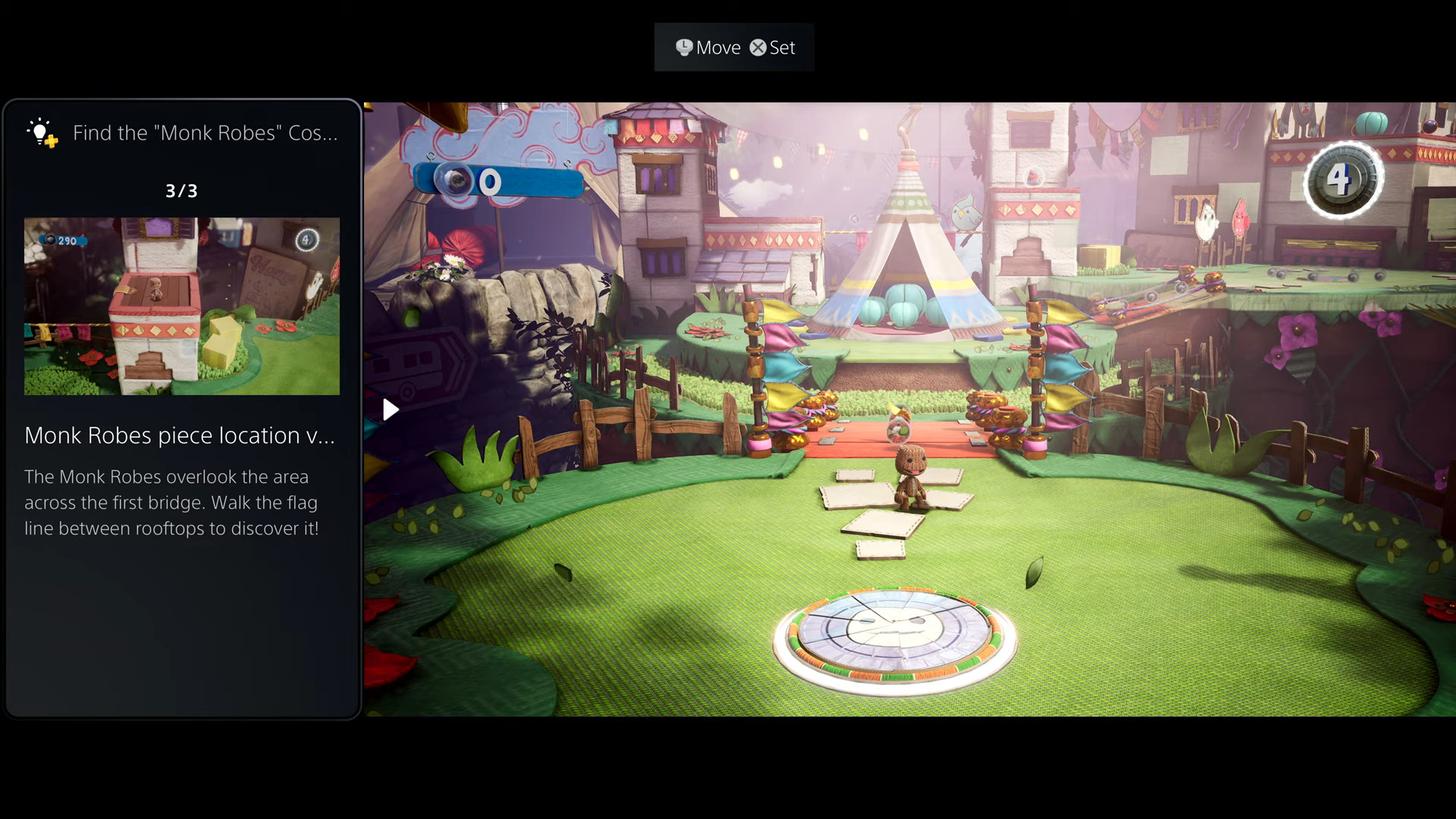Toggle playback of the Monk Robes video

pyautogui.click(x=391, y=409)
